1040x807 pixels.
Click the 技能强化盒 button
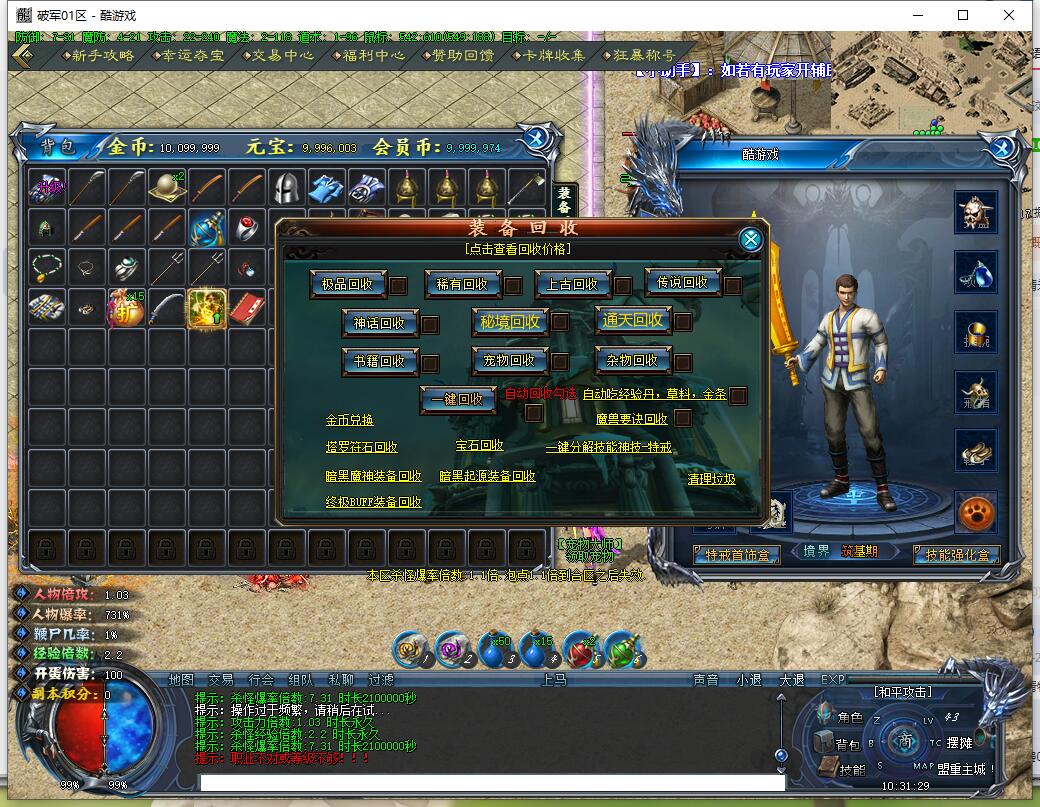956,555
